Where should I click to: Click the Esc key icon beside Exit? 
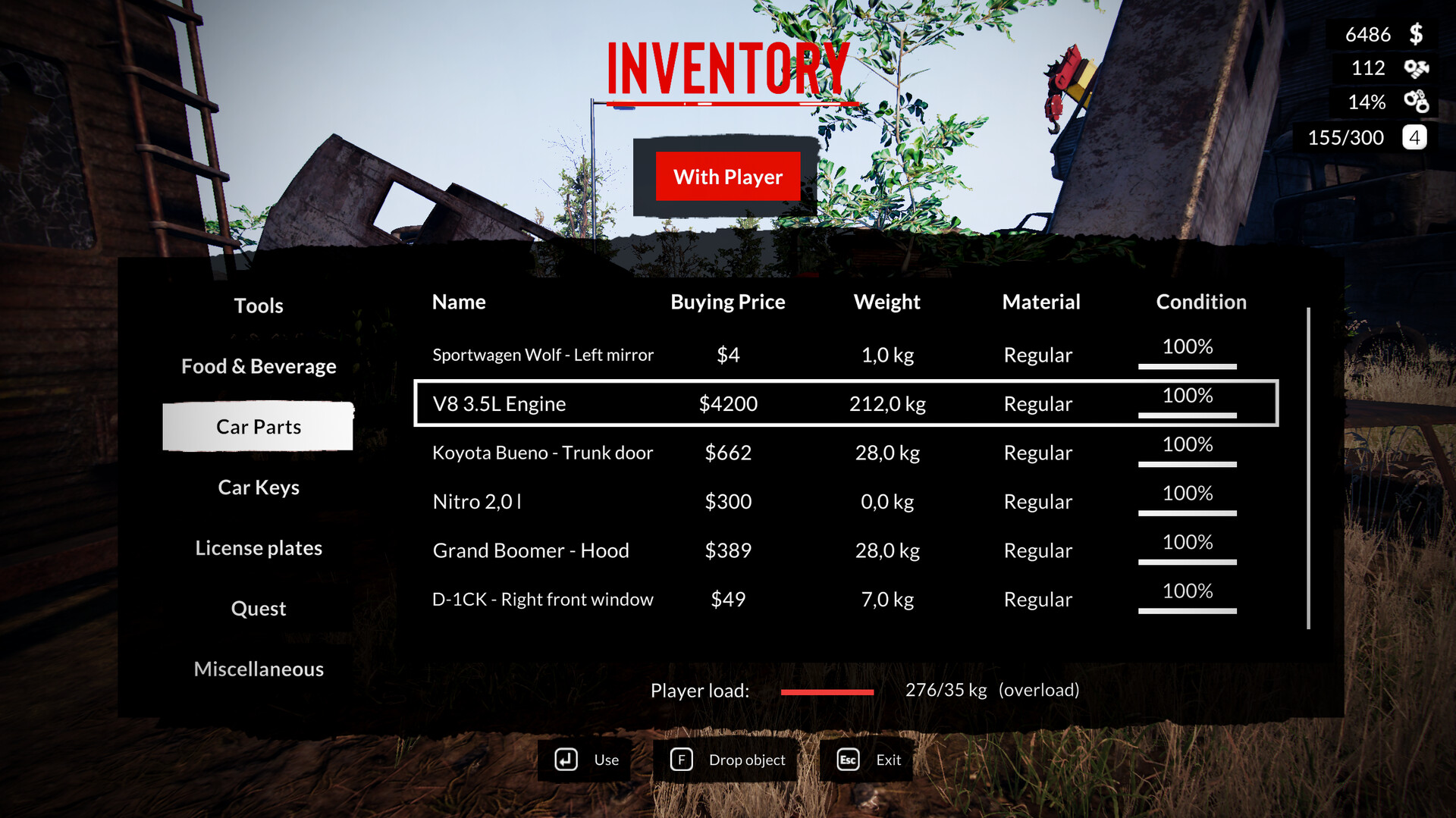point(846,759)
